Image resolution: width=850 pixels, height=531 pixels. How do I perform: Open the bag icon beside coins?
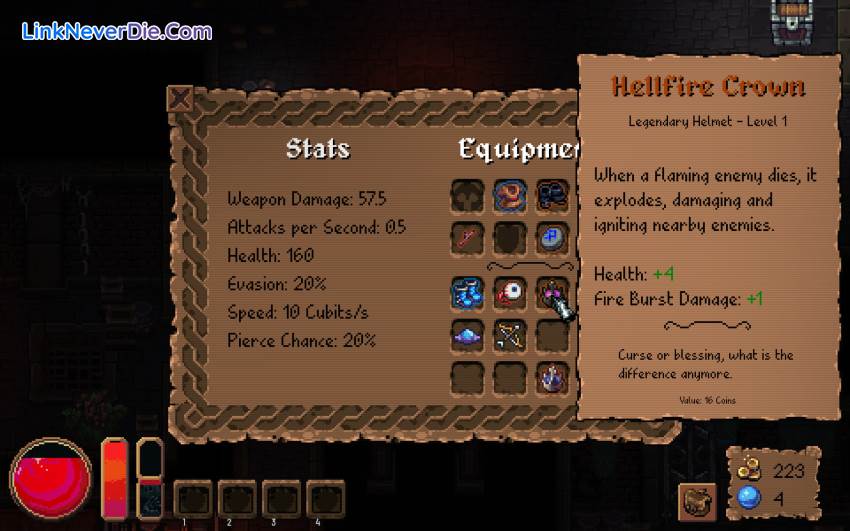696,500
